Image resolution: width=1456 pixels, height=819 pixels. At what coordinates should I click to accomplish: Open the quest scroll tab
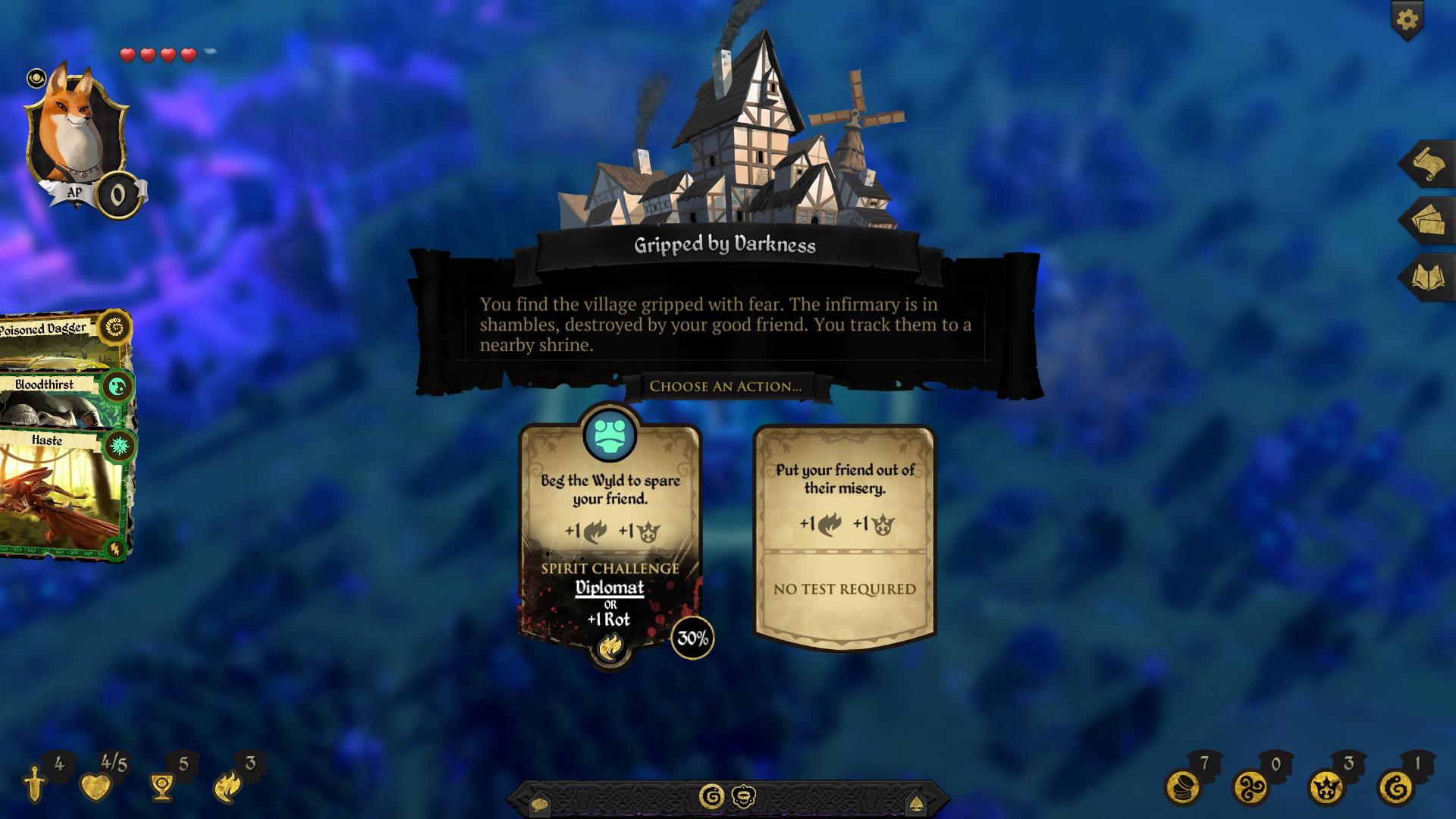click(x=1428, y=163)
